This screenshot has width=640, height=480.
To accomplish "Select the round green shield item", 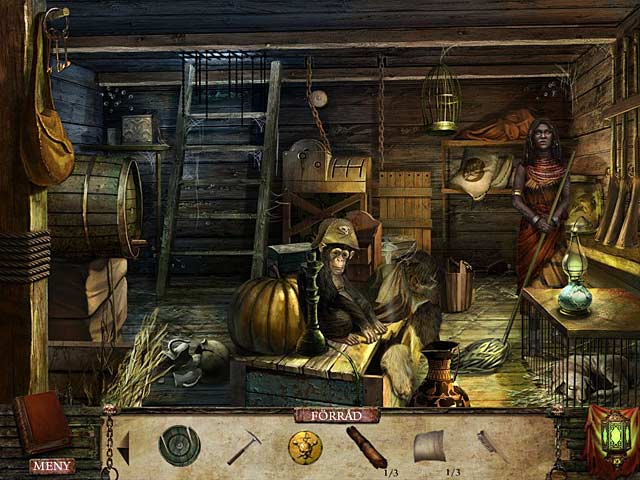I will (179, 445).
